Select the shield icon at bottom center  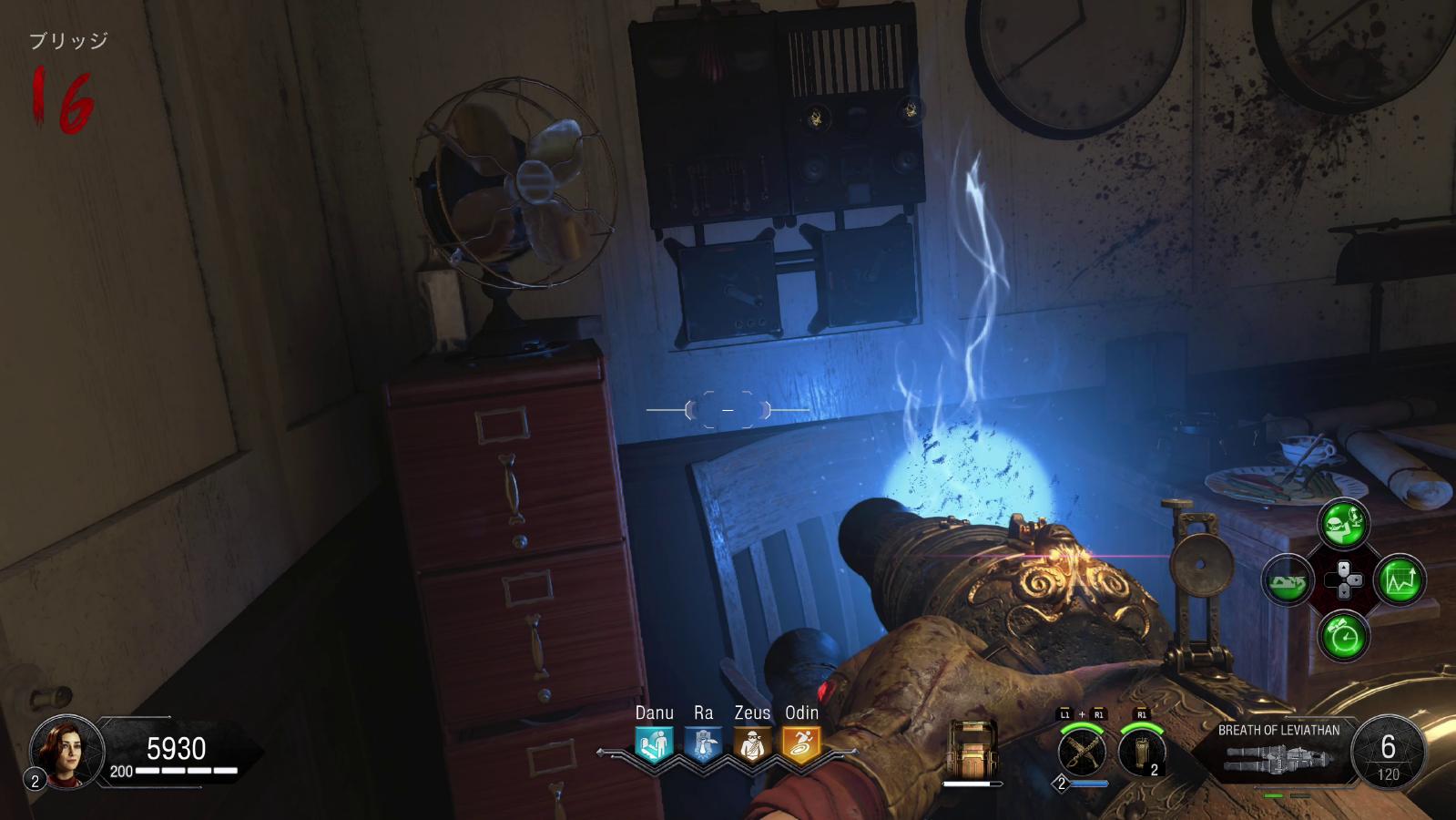pyautogui.click(x=972, y=747)
